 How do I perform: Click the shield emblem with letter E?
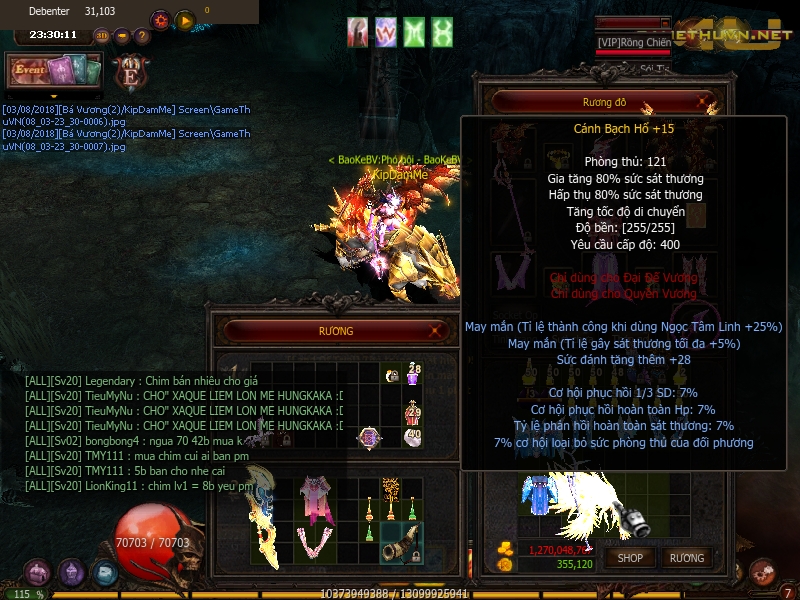[130, 72]
